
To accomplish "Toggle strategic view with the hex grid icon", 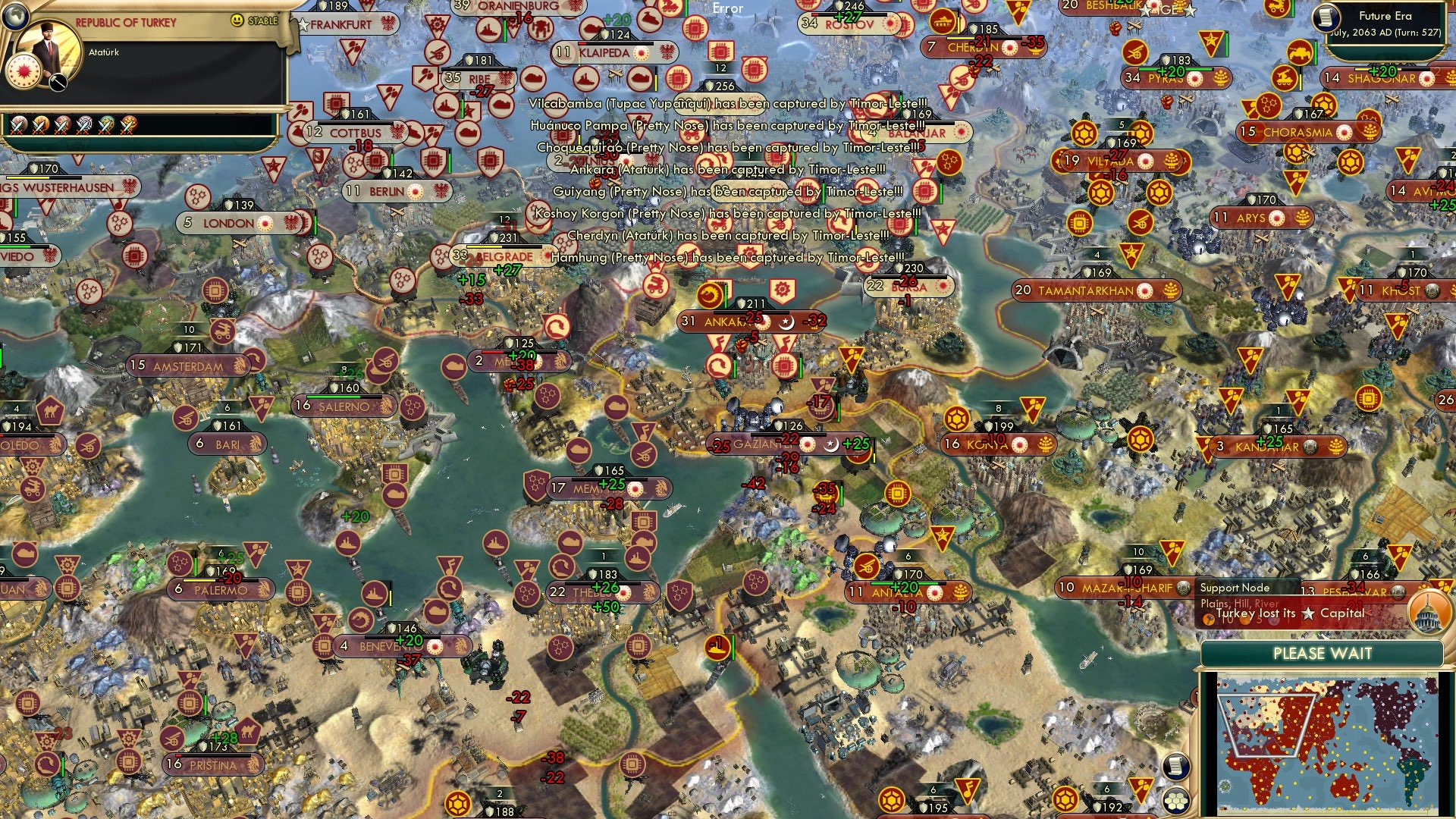I will pos(1176,801).
